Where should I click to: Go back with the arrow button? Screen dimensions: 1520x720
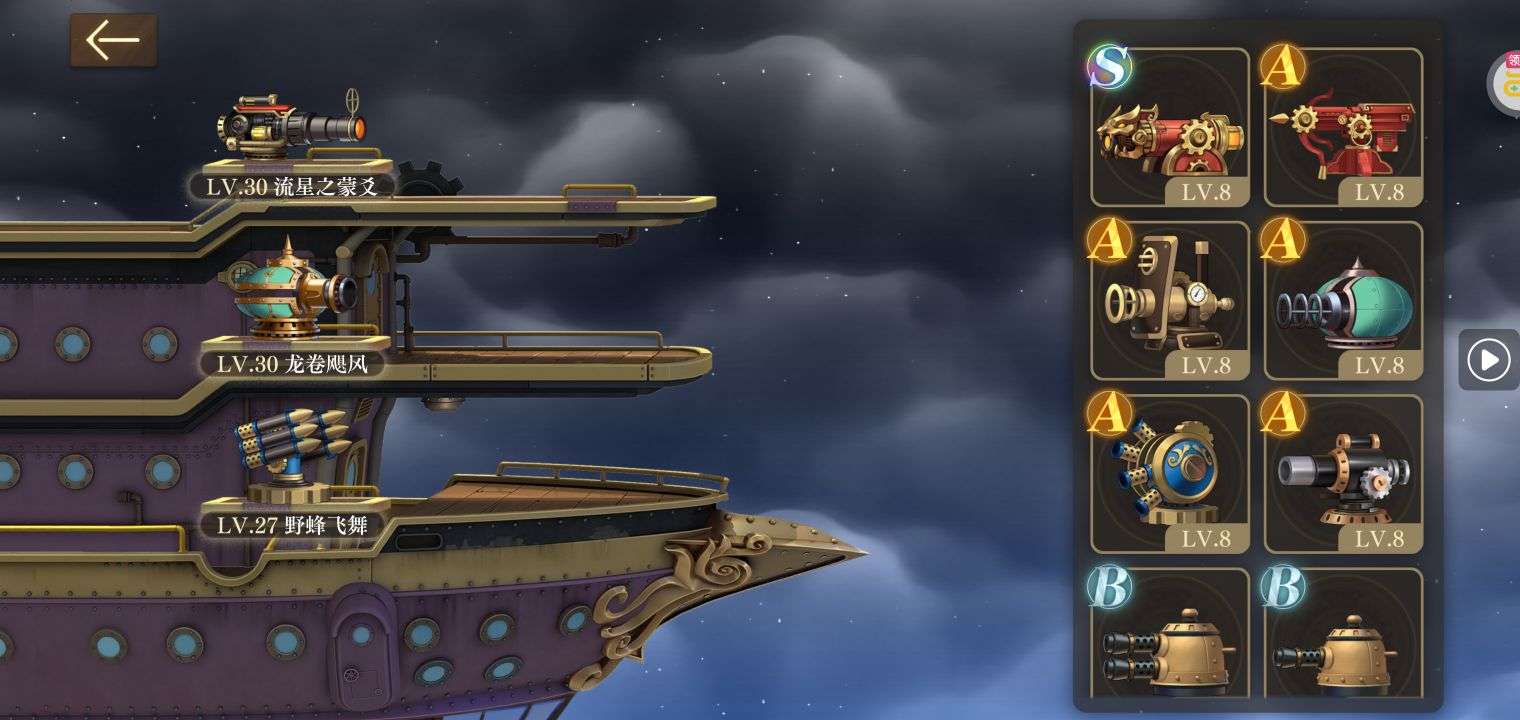[113, 41]
